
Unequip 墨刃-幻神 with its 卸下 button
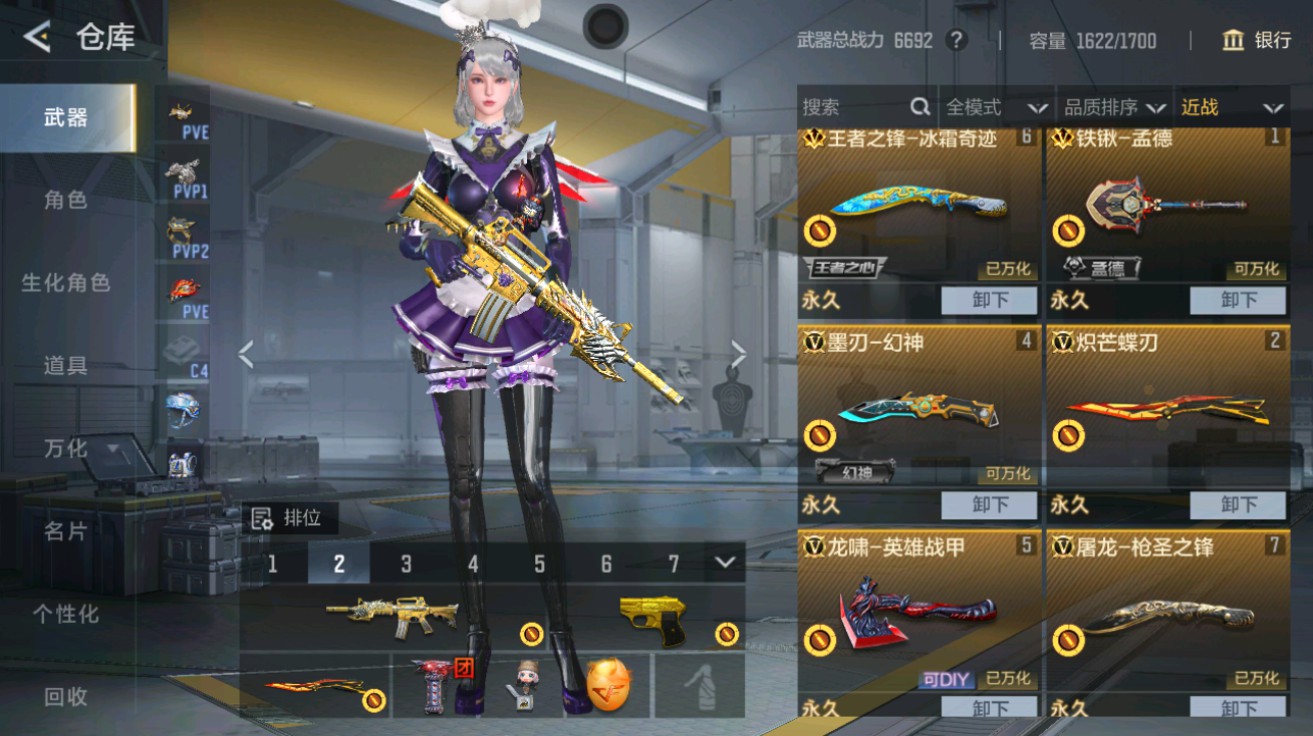pyautogui.click(x=989, y=505)
